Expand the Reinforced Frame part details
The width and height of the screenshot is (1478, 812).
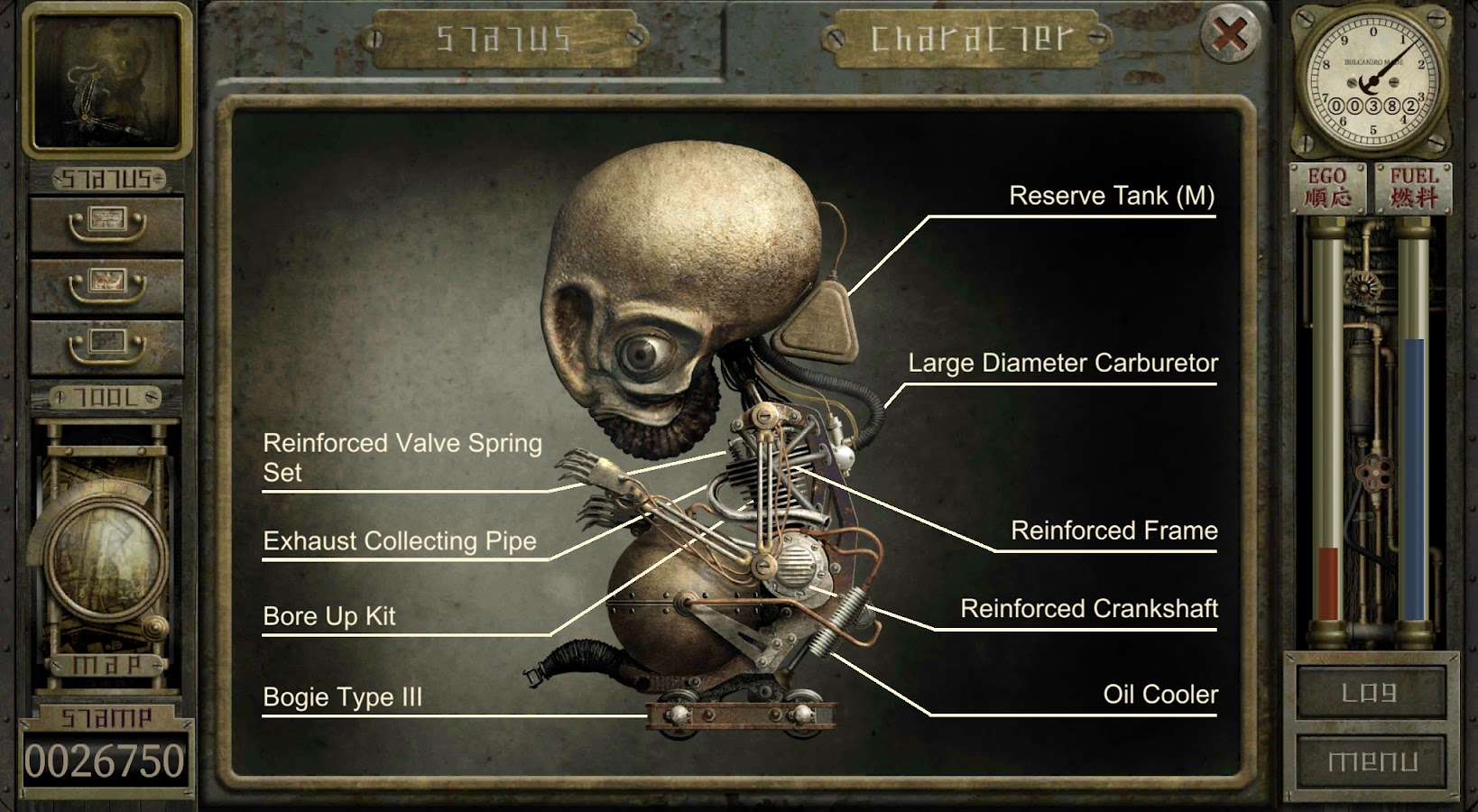(1114, 531)
